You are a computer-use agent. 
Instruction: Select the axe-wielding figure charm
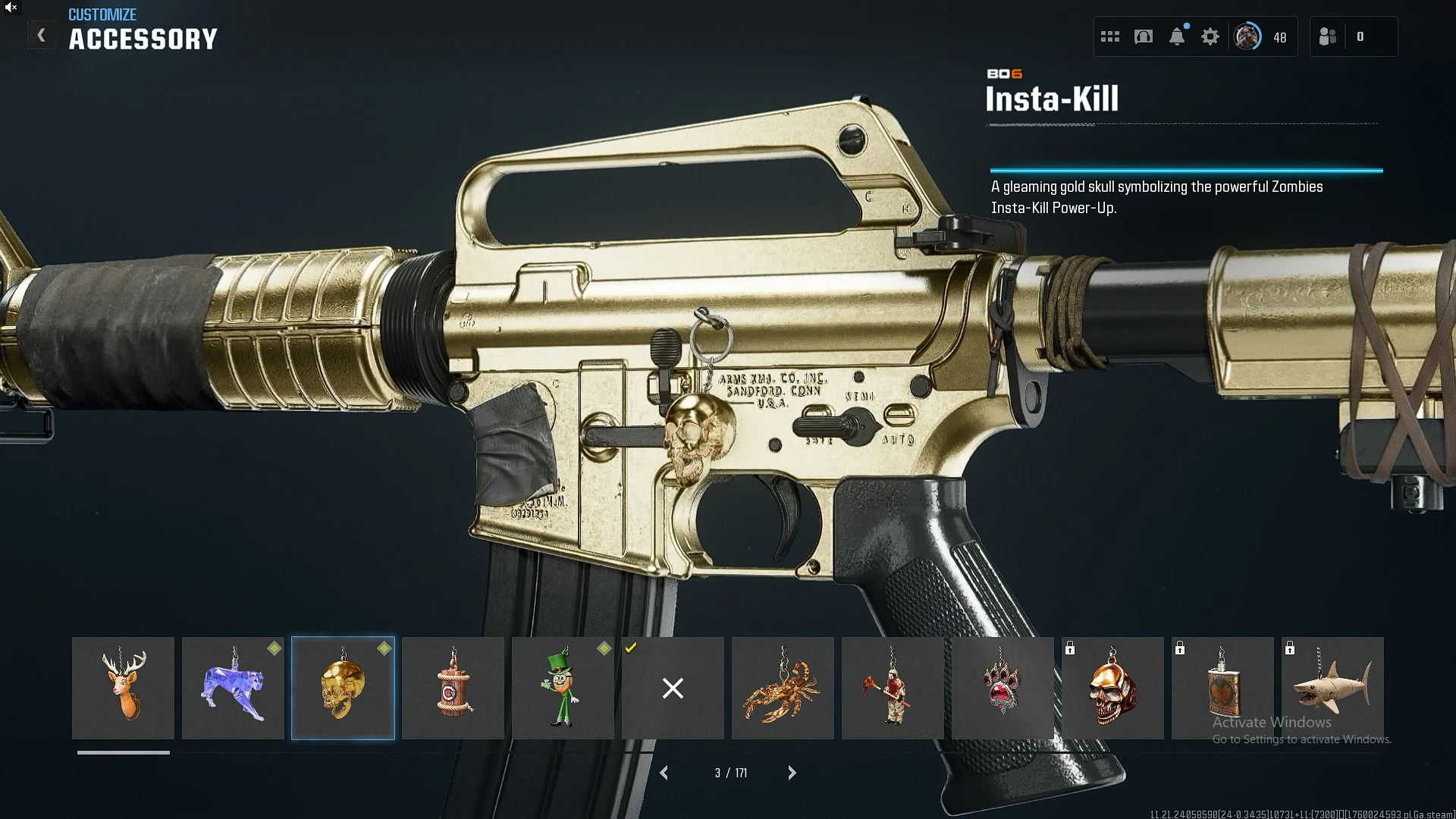click(893, 688)
